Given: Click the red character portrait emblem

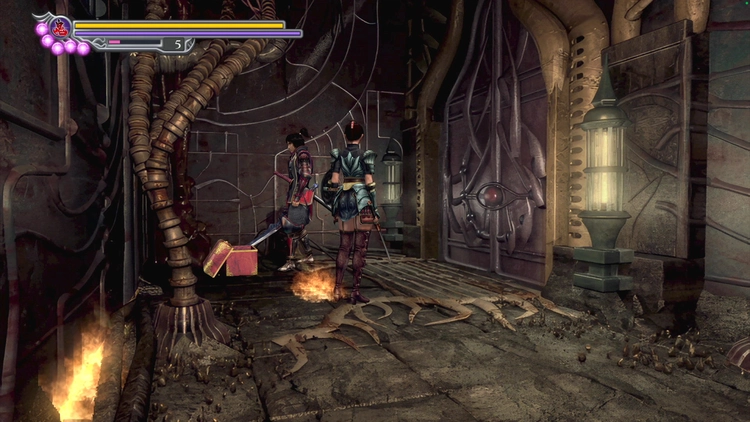Looking at the screenshot, I should click(59, 27).
